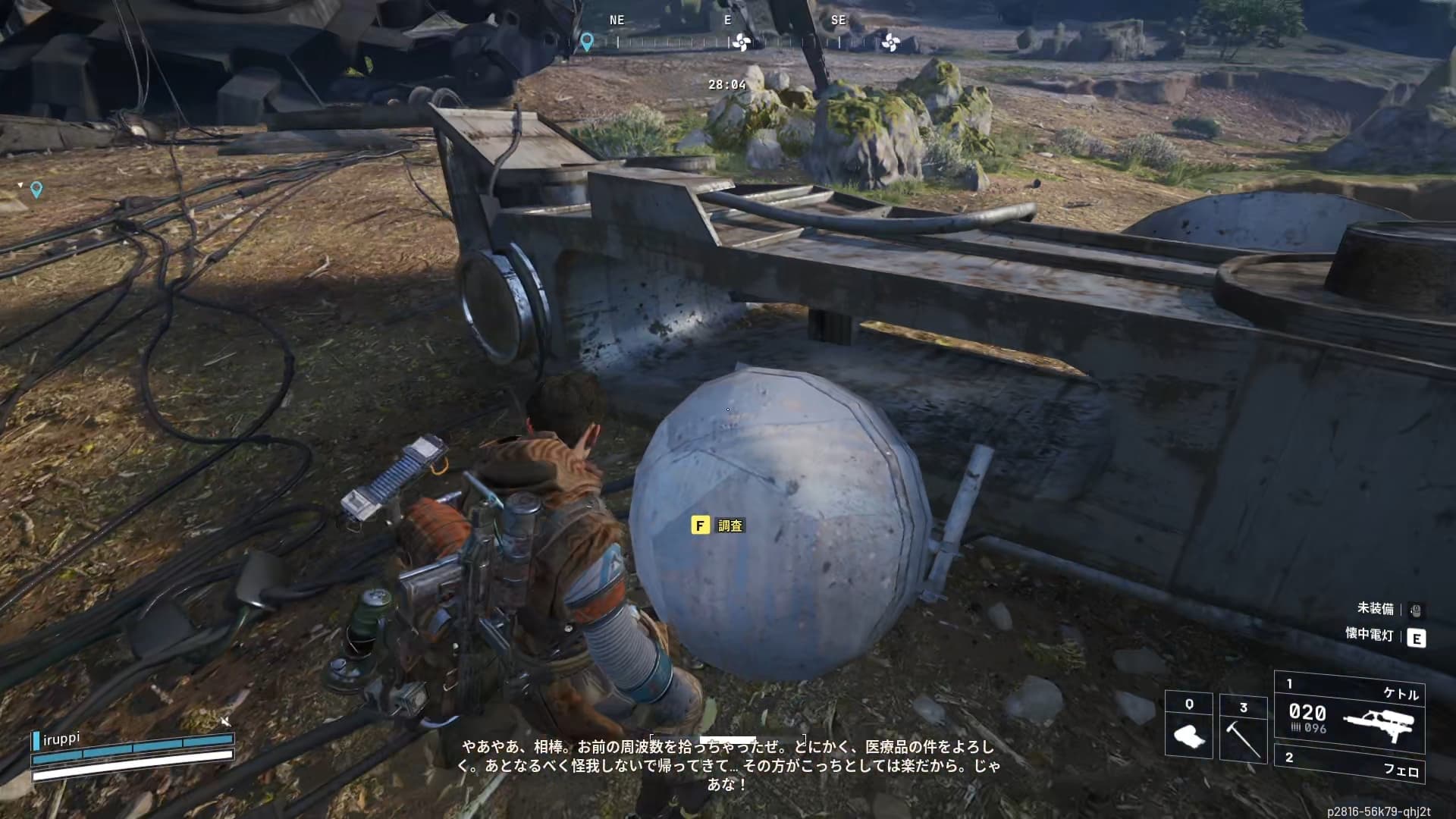
Task: Select the ケトル weapon slot
Action: [1350, 711]
